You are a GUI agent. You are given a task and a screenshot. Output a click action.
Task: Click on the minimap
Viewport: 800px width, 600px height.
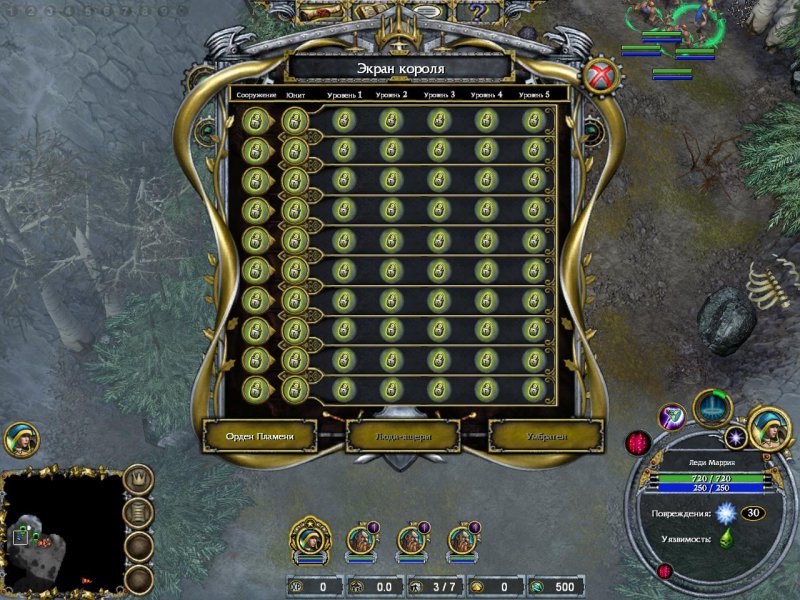click(x=62, y=532)
